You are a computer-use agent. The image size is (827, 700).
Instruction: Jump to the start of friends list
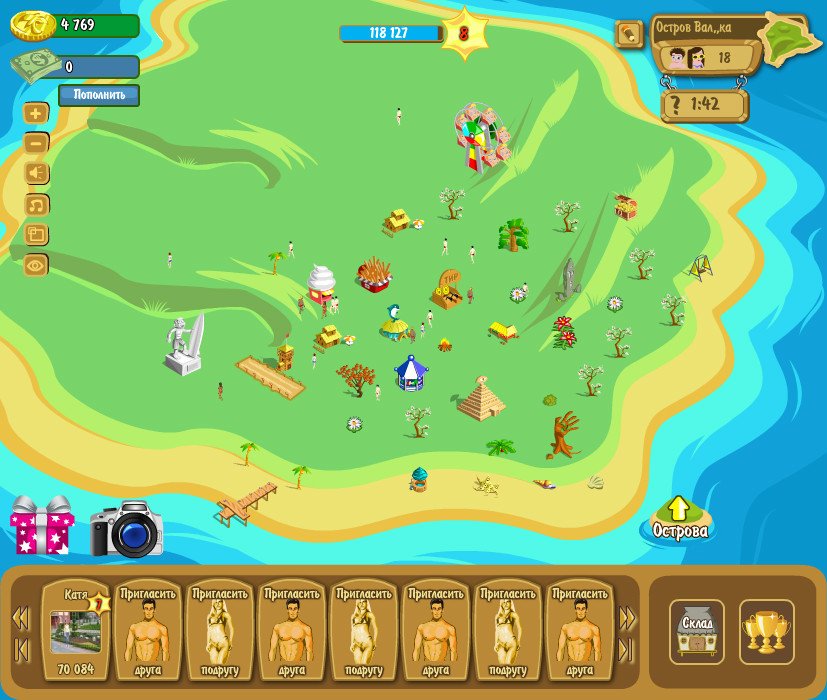click(x=20, y=649)
